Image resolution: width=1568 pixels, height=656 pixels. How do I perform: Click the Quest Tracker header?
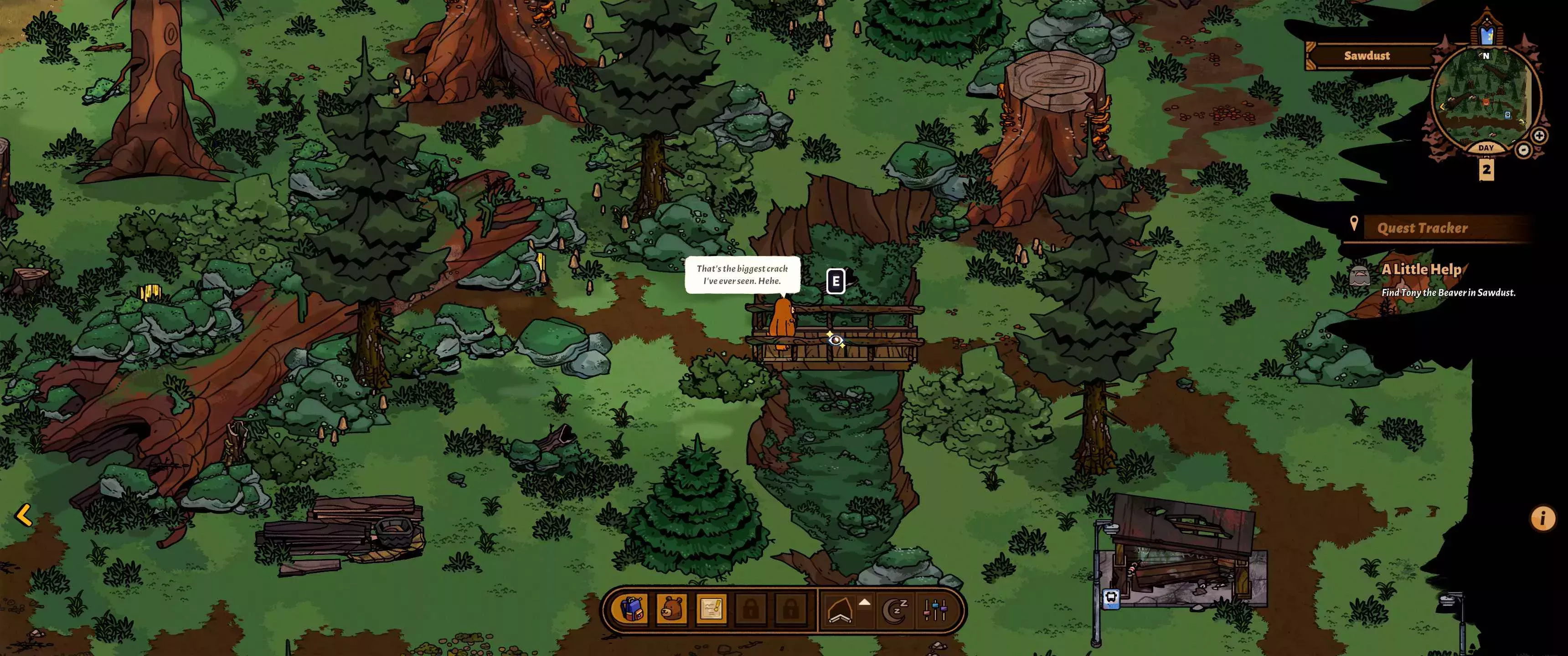tap(1422, 228)
